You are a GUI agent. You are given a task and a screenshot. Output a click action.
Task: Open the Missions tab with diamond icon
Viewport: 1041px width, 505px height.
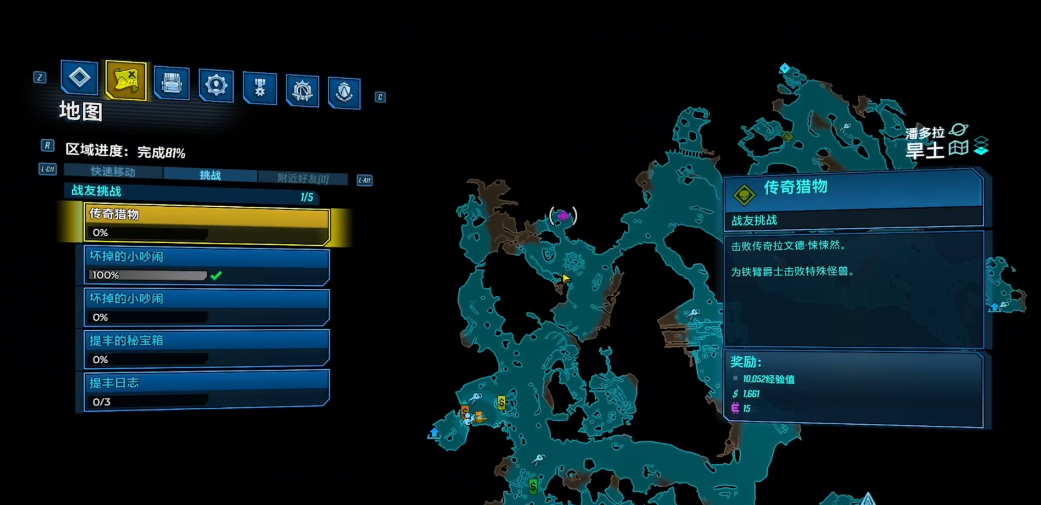79,78
